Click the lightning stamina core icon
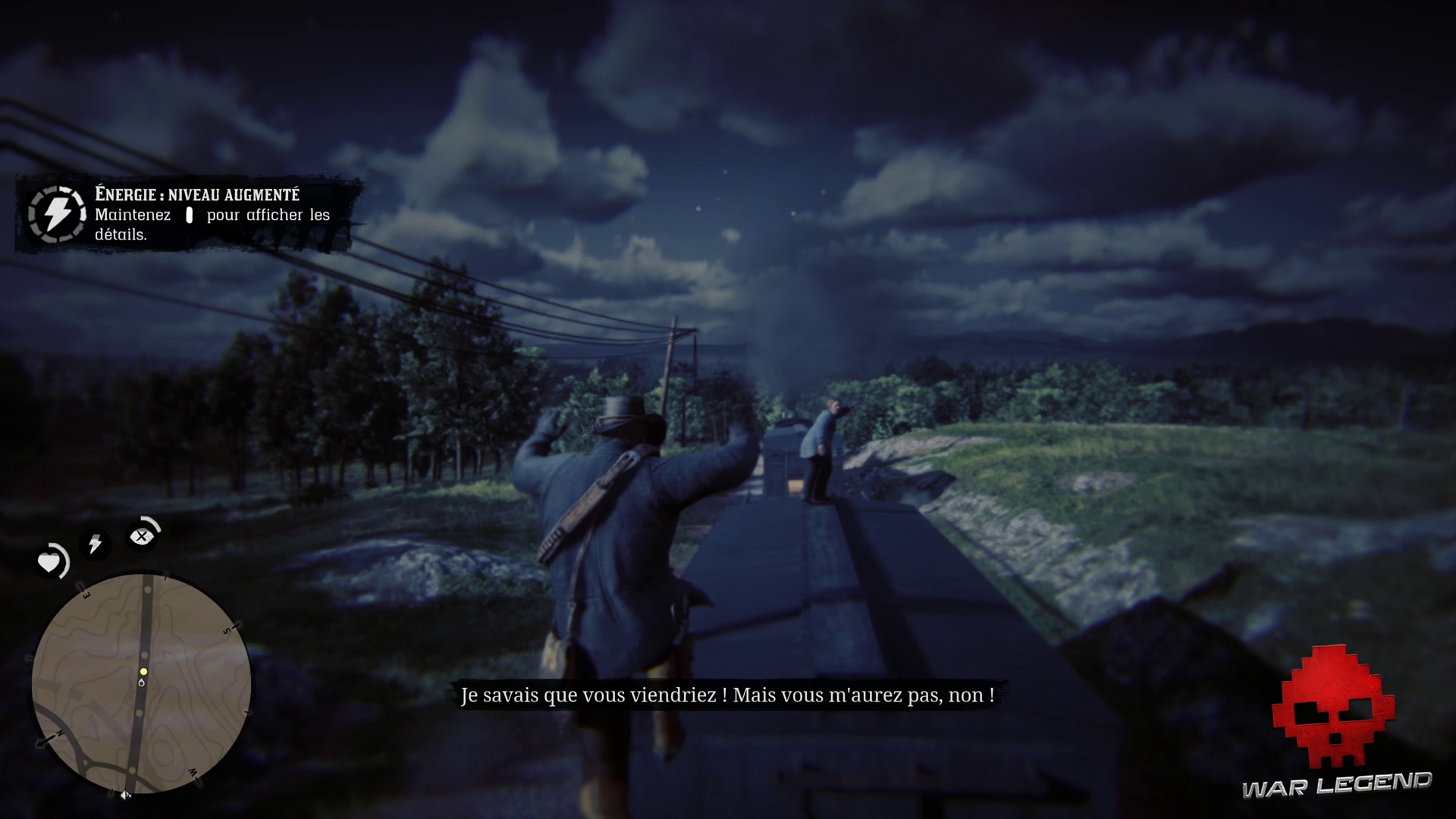This screenshot has width=1456, height=819. (x=96, y=544)
